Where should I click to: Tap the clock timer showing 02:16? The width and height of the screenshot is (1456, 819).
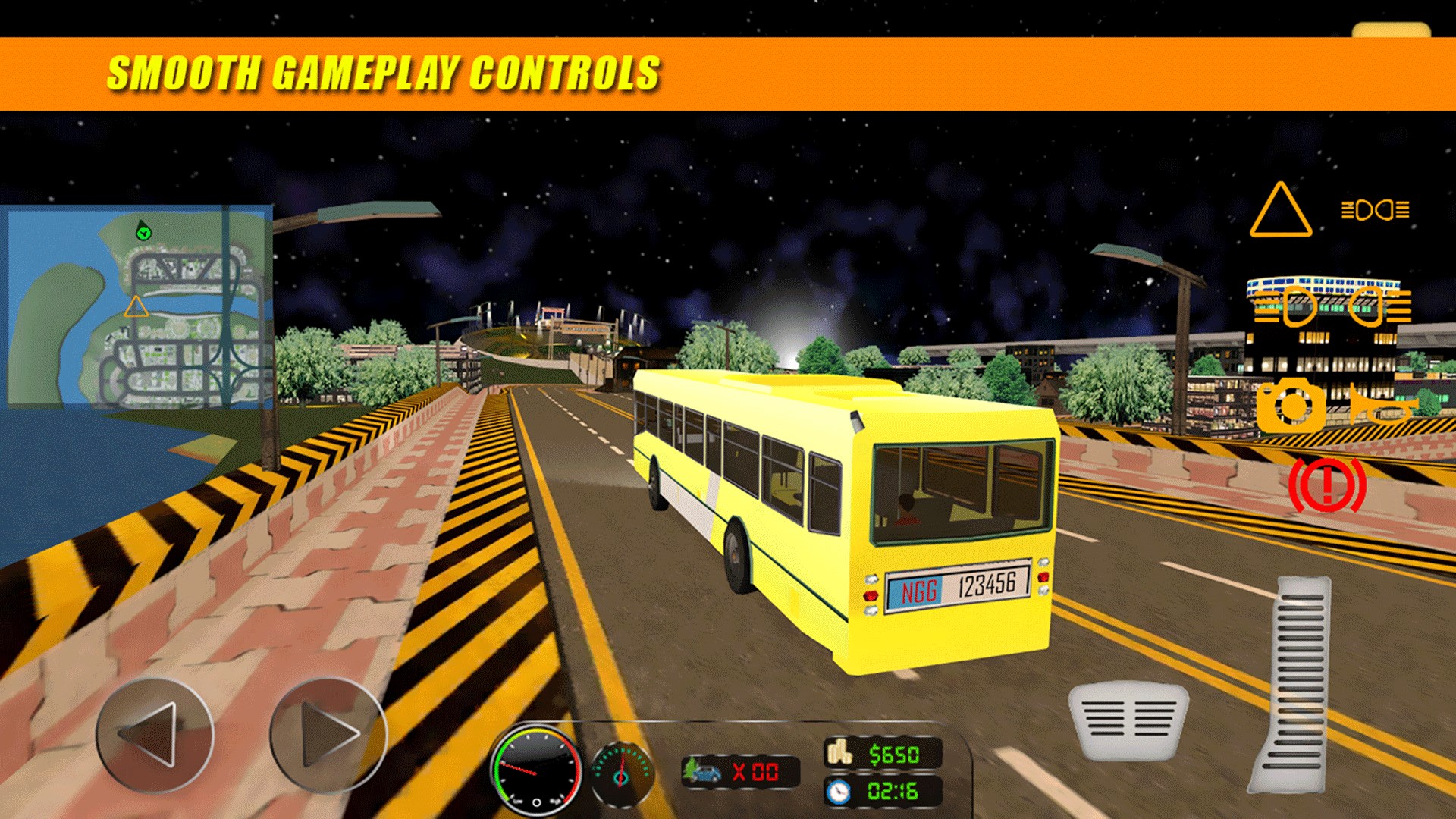pyautogui.click(x=883, y=789)
